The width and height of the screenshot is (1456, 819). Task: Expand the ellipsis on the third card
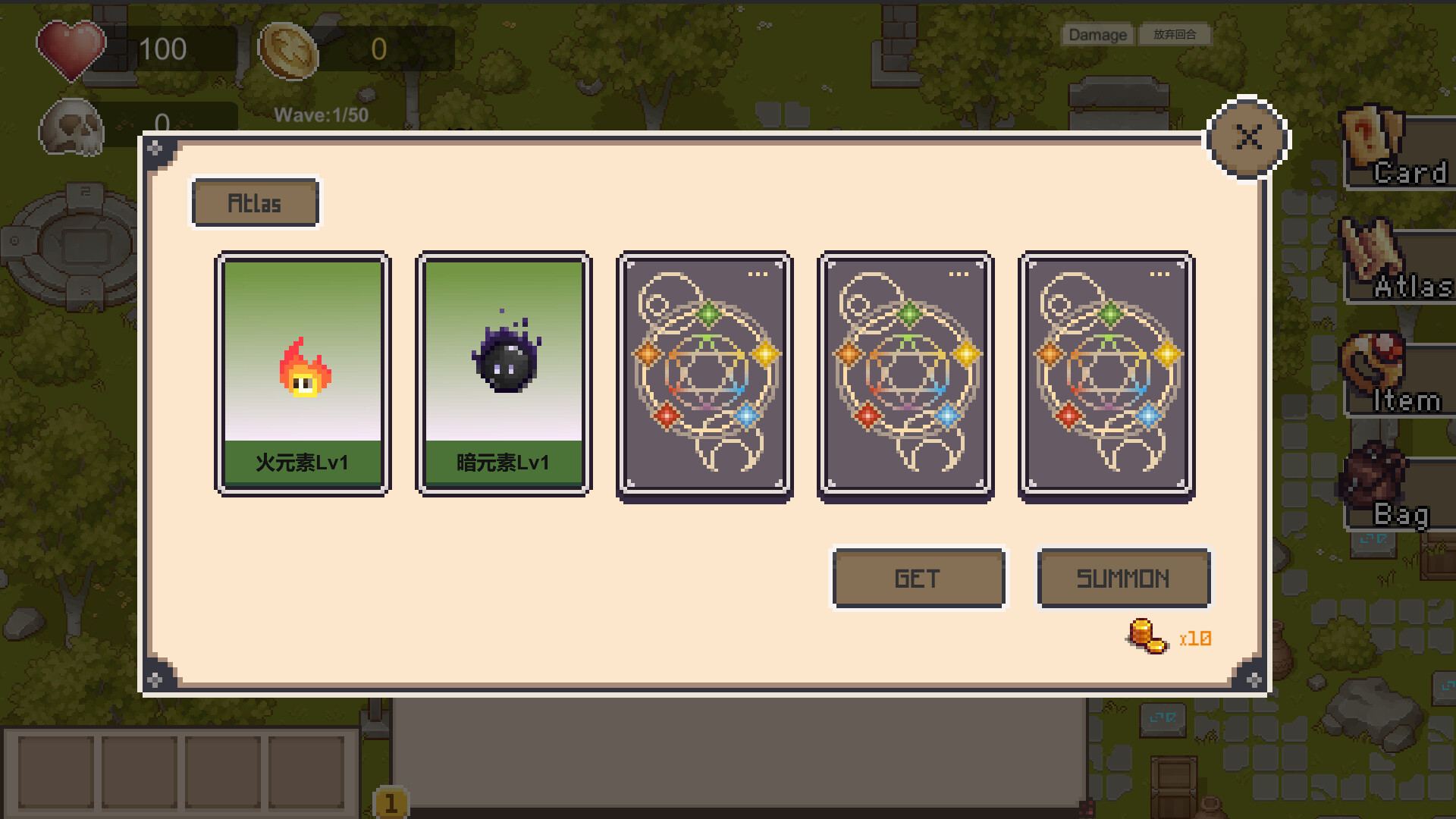coord(758,275)
